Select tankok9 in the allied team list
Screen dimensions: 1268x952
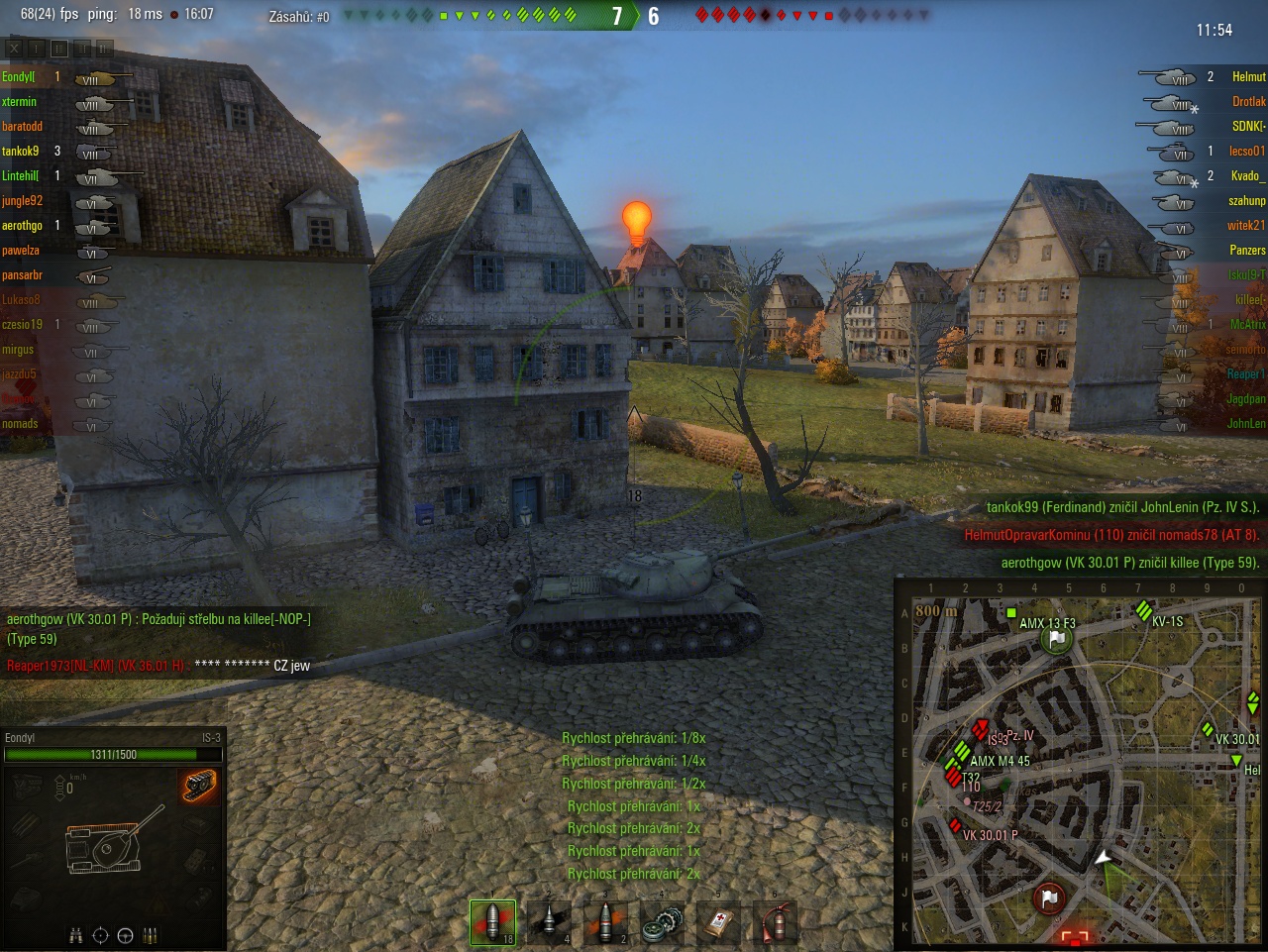(x=21, y=151)
